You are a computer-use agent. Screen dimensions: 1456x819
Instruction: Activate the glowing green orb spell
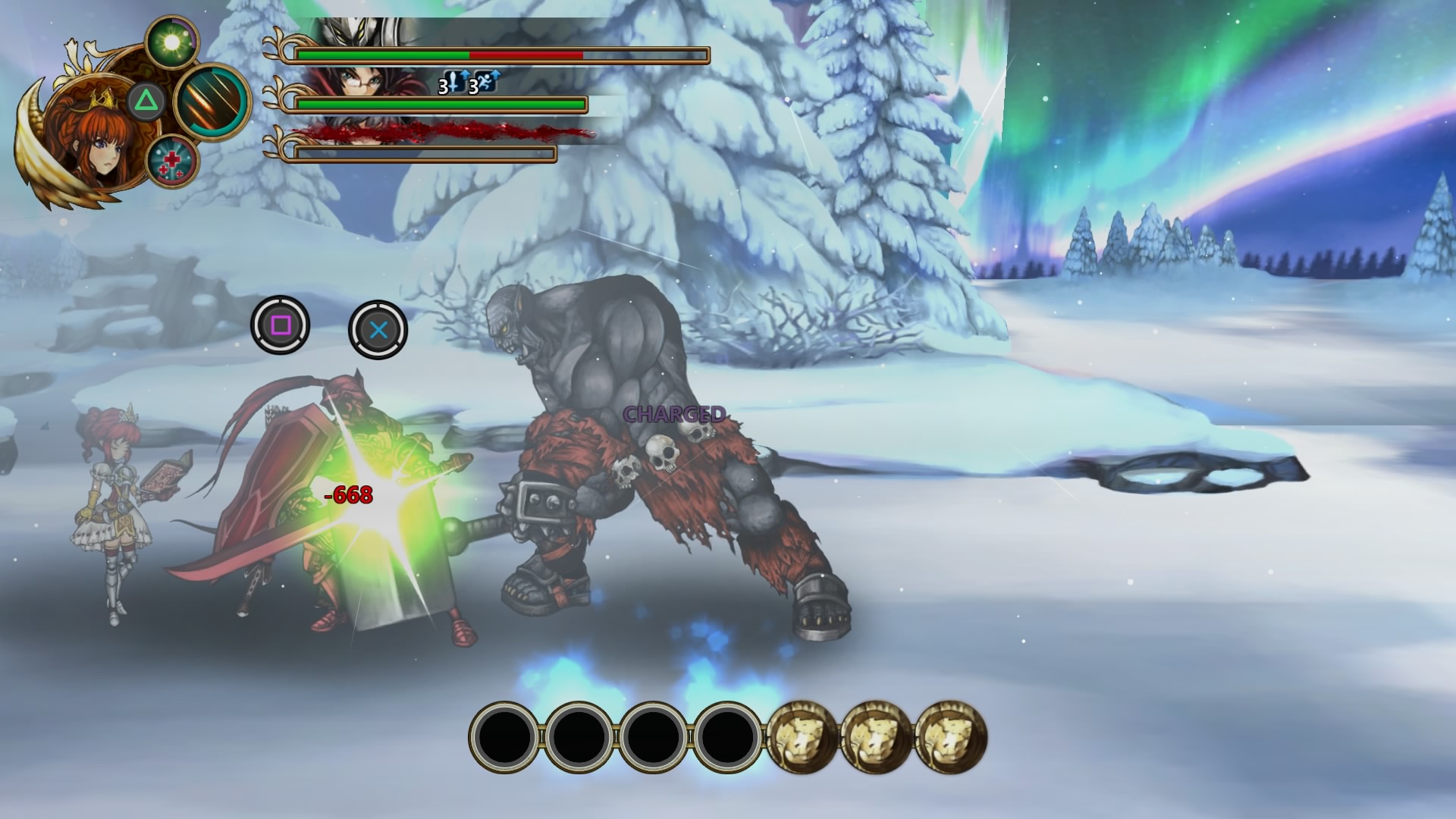(x=172, y=42)
